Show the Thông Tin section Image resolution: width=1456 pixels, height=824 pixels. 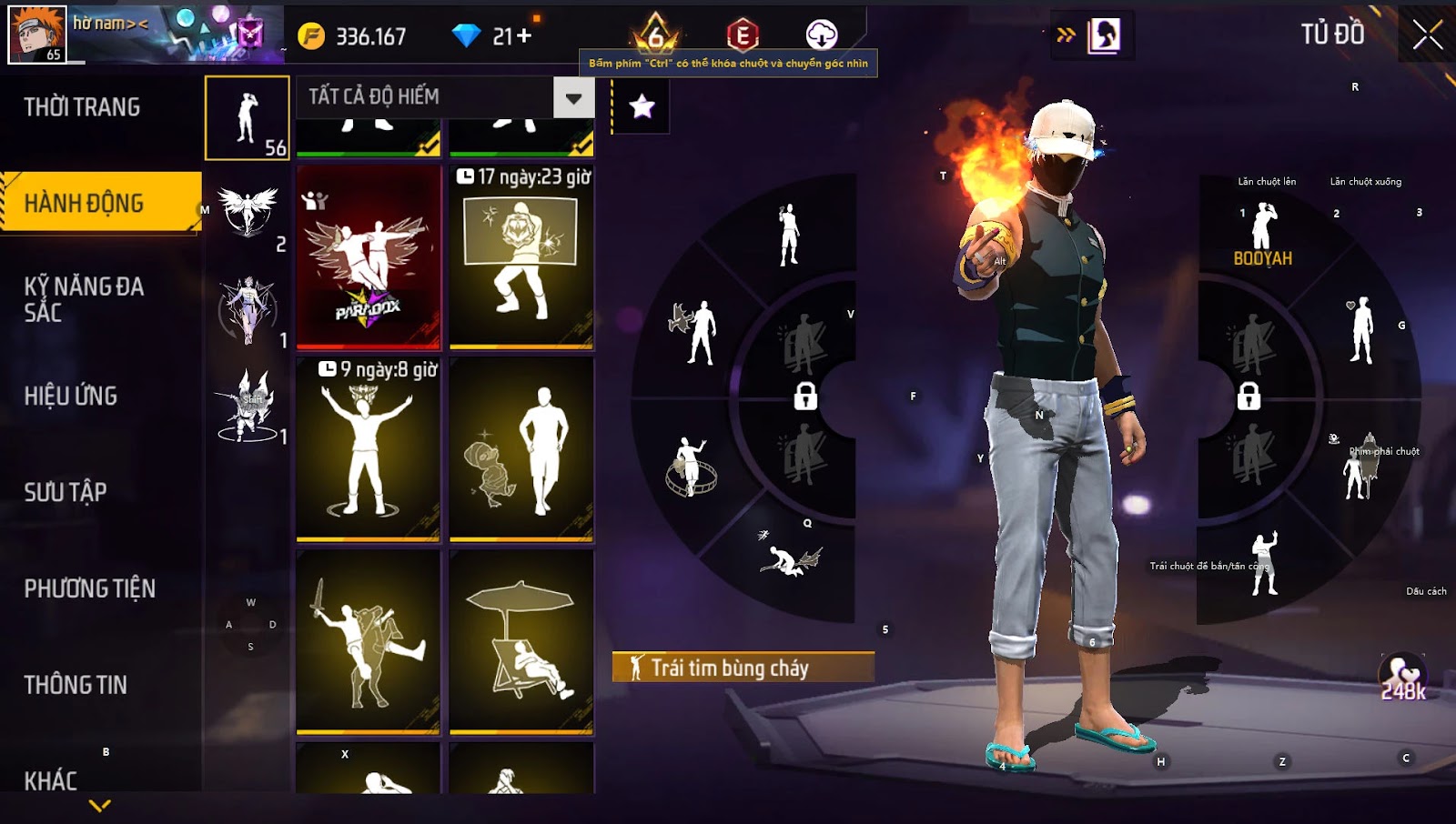click(76, 685)
